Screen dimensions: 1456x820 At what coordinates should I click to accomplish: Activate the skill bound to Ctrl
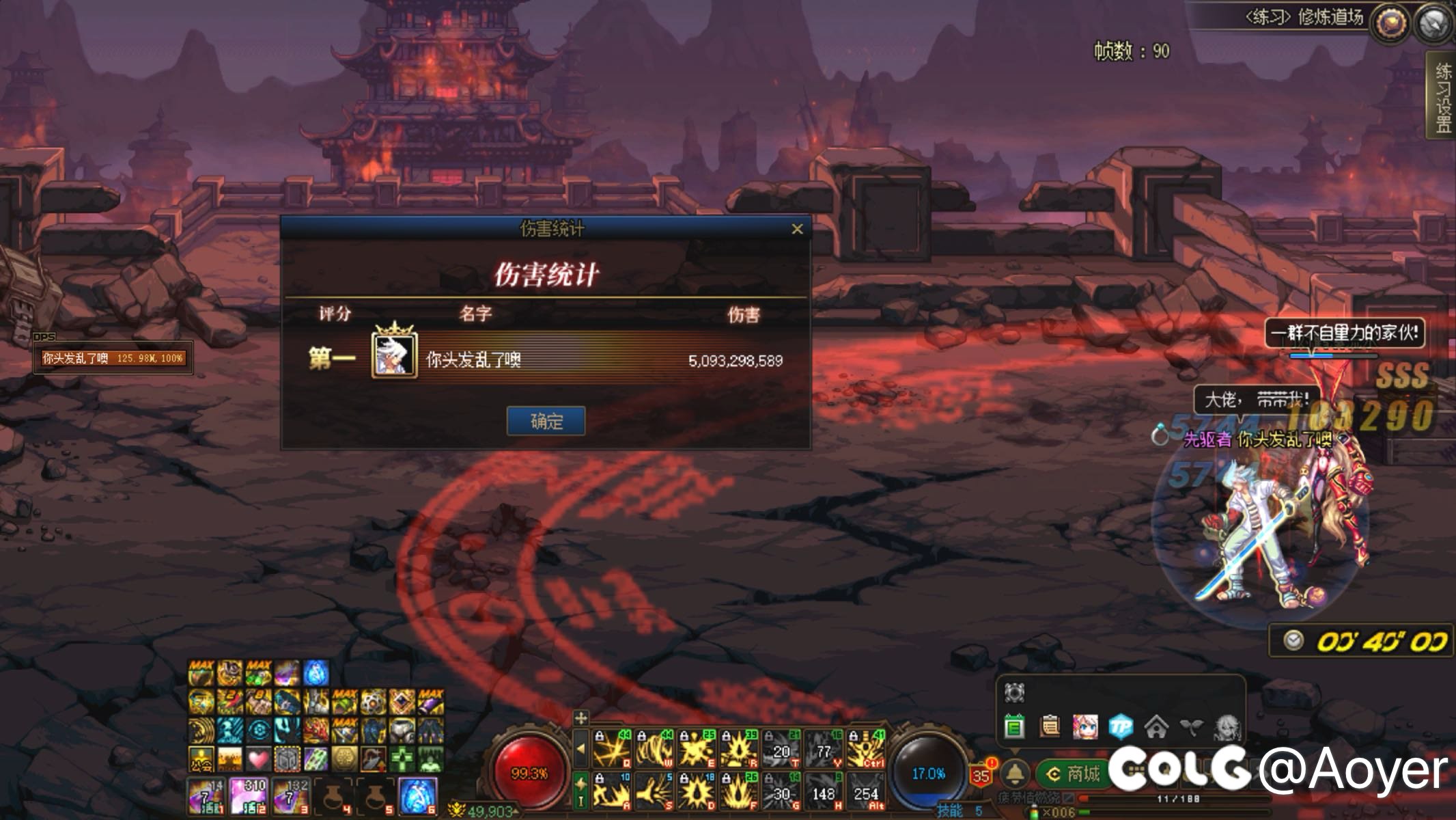click(866, 750)
